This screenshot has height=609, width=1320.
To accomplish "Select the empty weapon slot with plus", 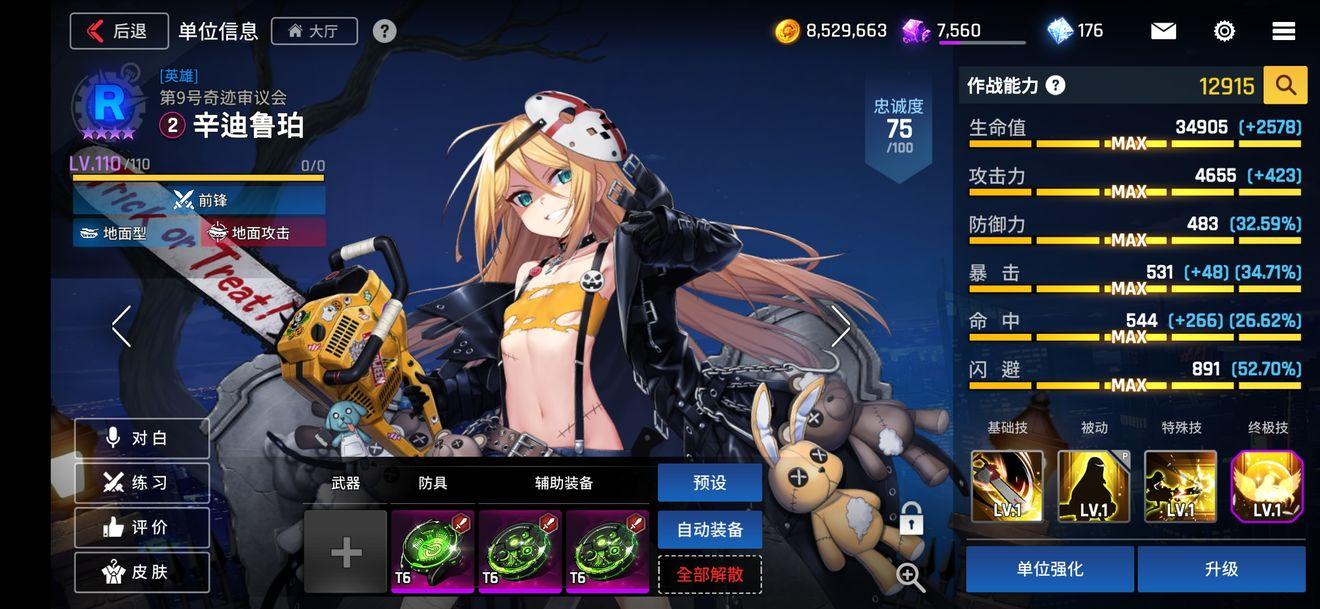I will (346, 552).
